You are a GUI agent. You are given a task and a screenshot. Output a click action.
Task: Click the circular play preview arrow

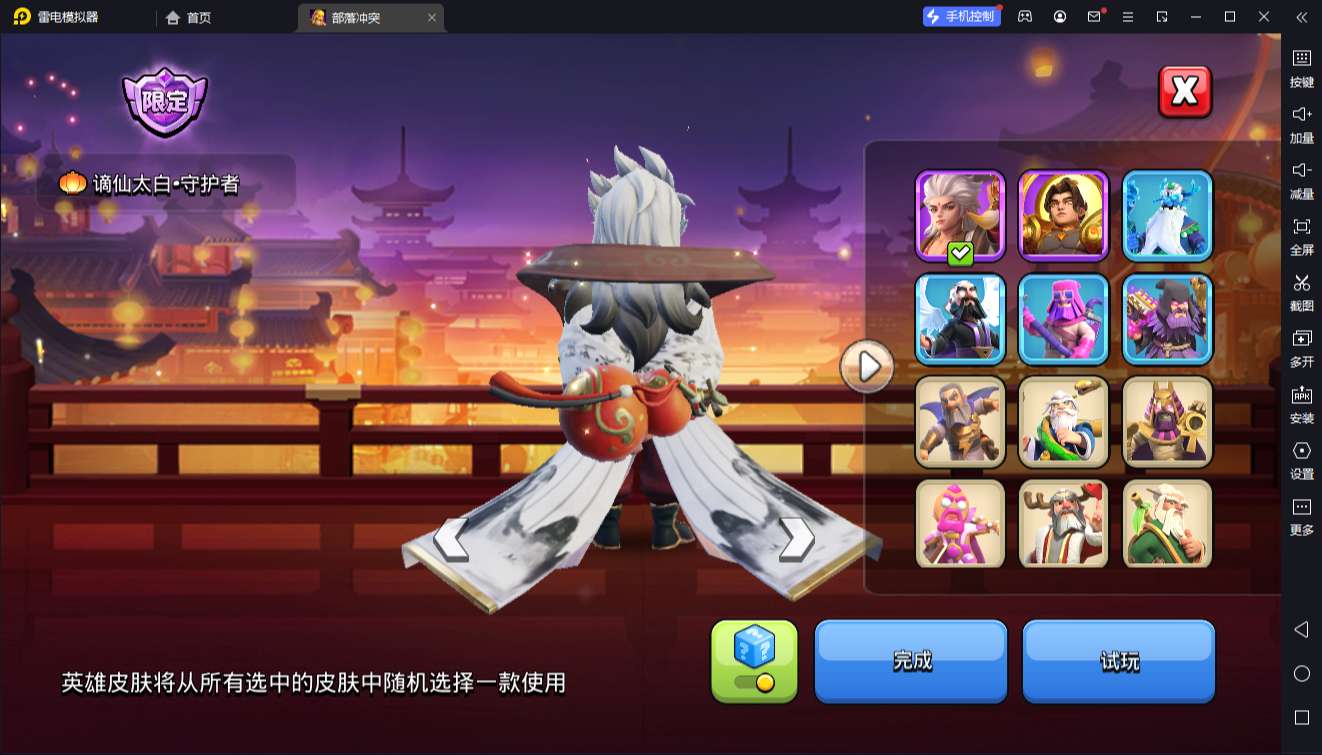tap(866, 367)
